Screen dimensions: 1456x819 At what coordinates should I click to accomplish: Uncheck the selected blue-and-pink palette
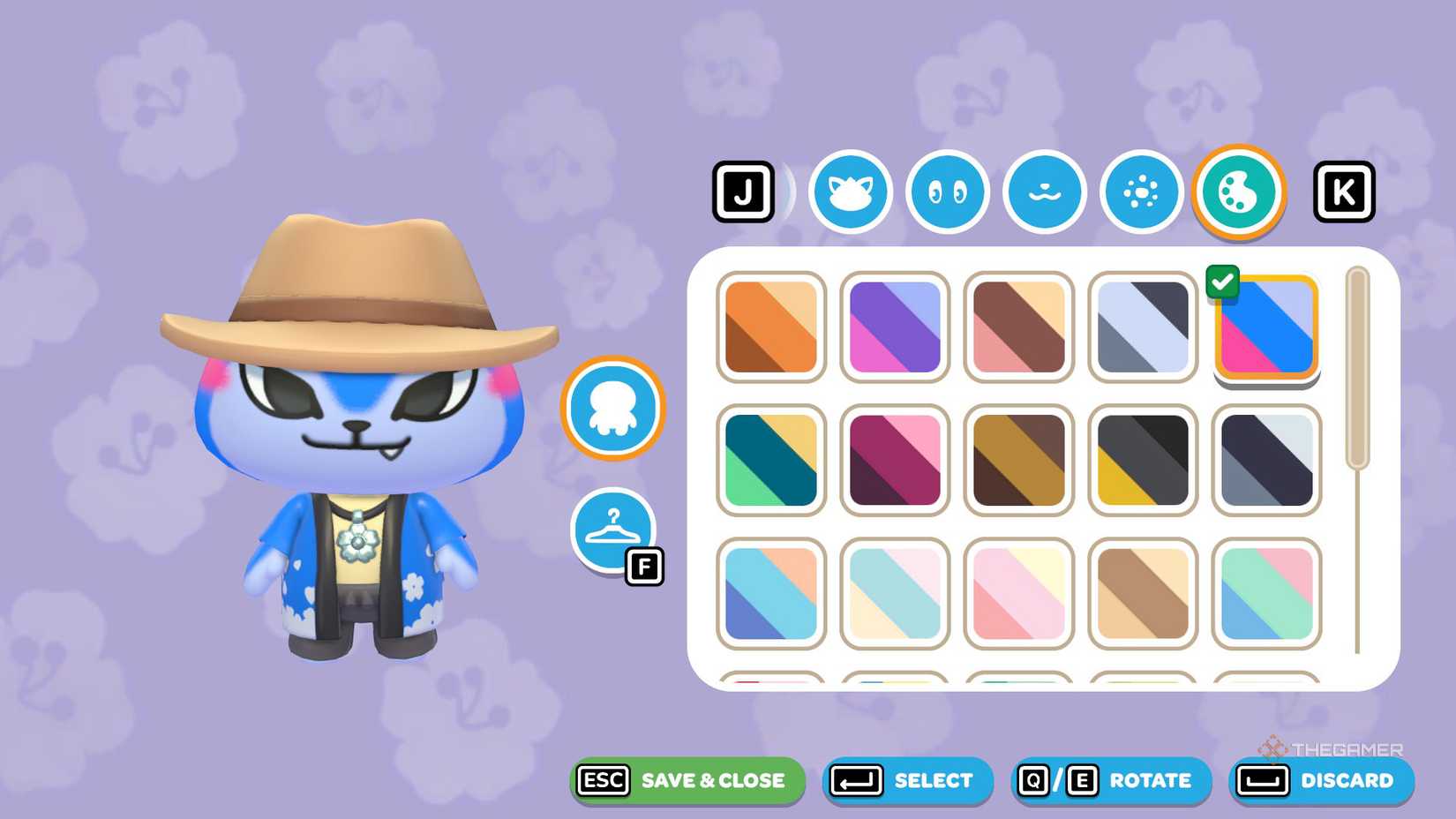click(x=1223, y=282)
